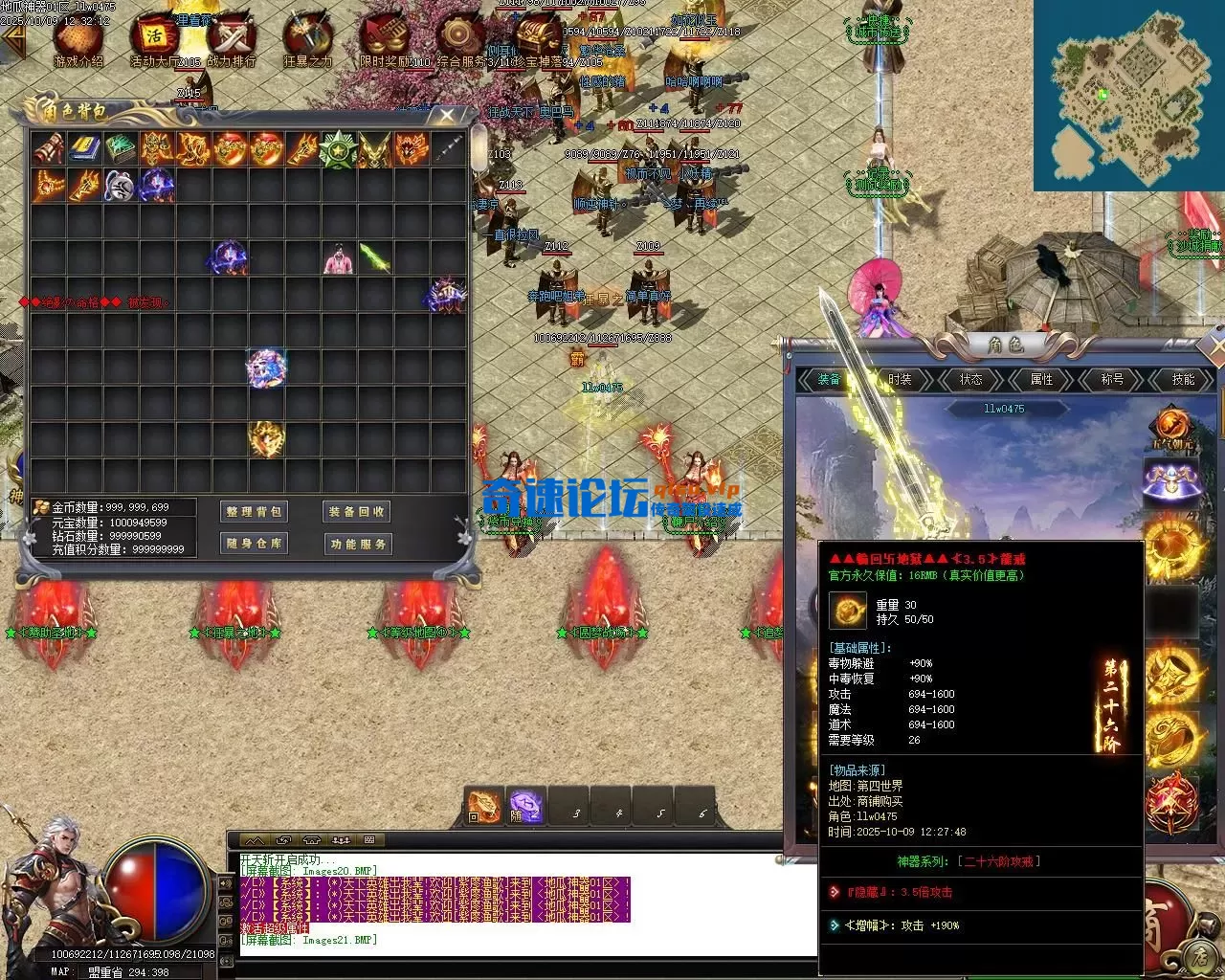Screen dimensions: 1225x980
Task: Open the 综合服务 gear icon
Action: click(x=460, y=38)
